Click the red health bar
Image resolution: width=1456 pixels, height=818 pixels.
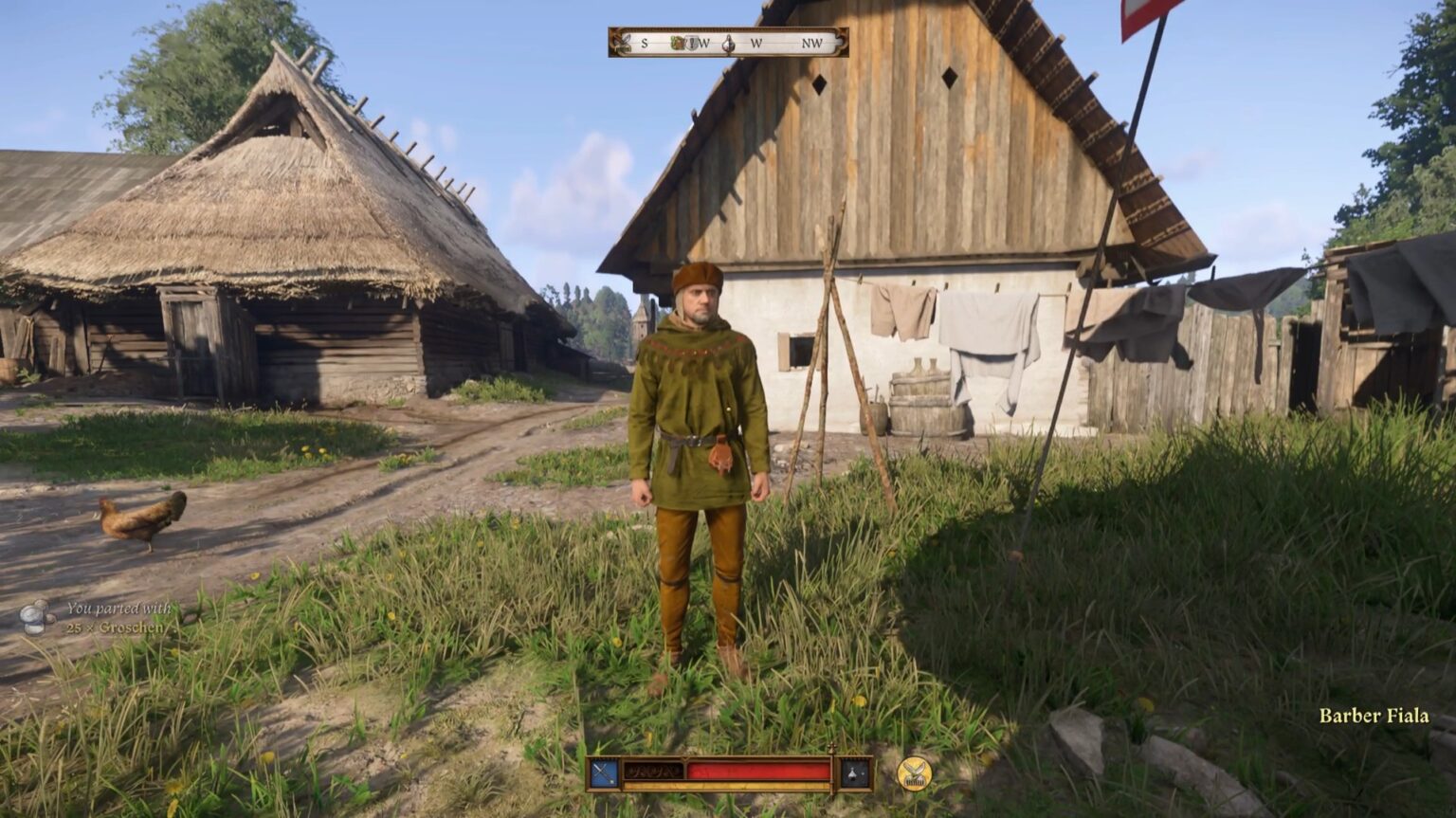pyautogui.click(x=758, y=770)
